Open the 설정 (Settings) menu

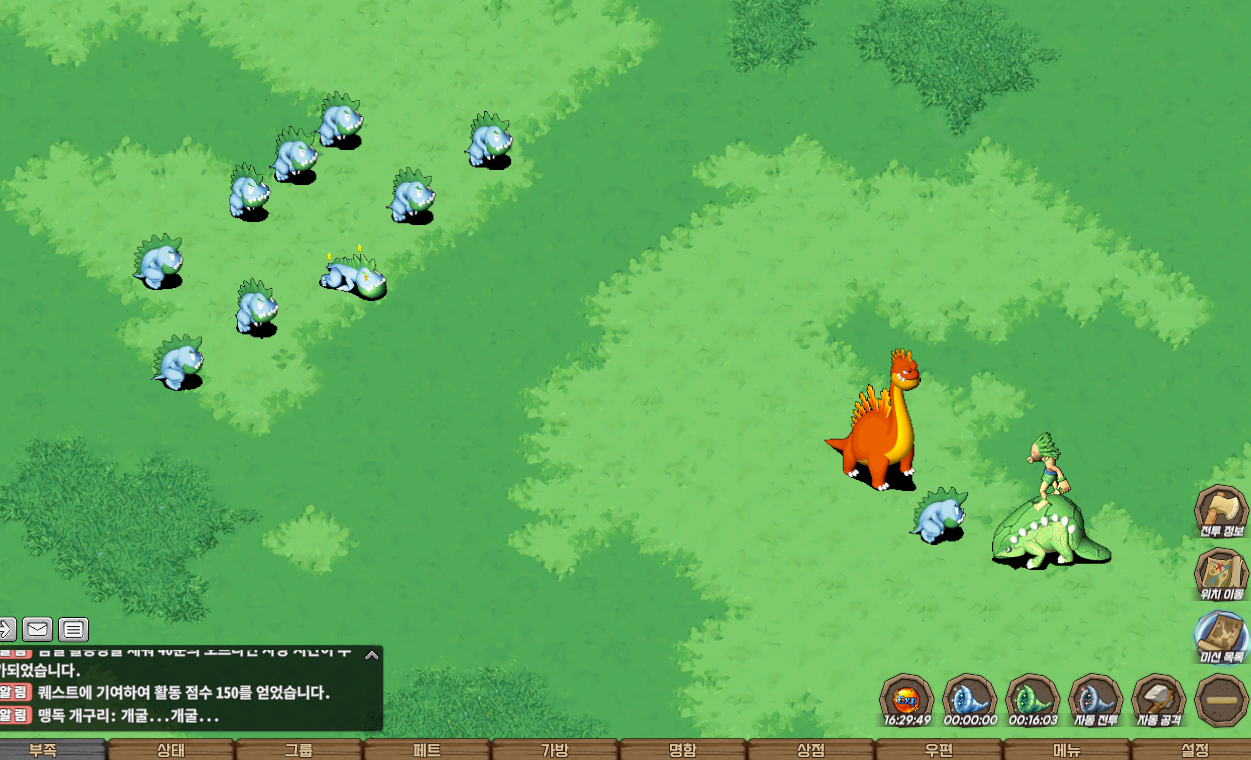point(1194,750)
